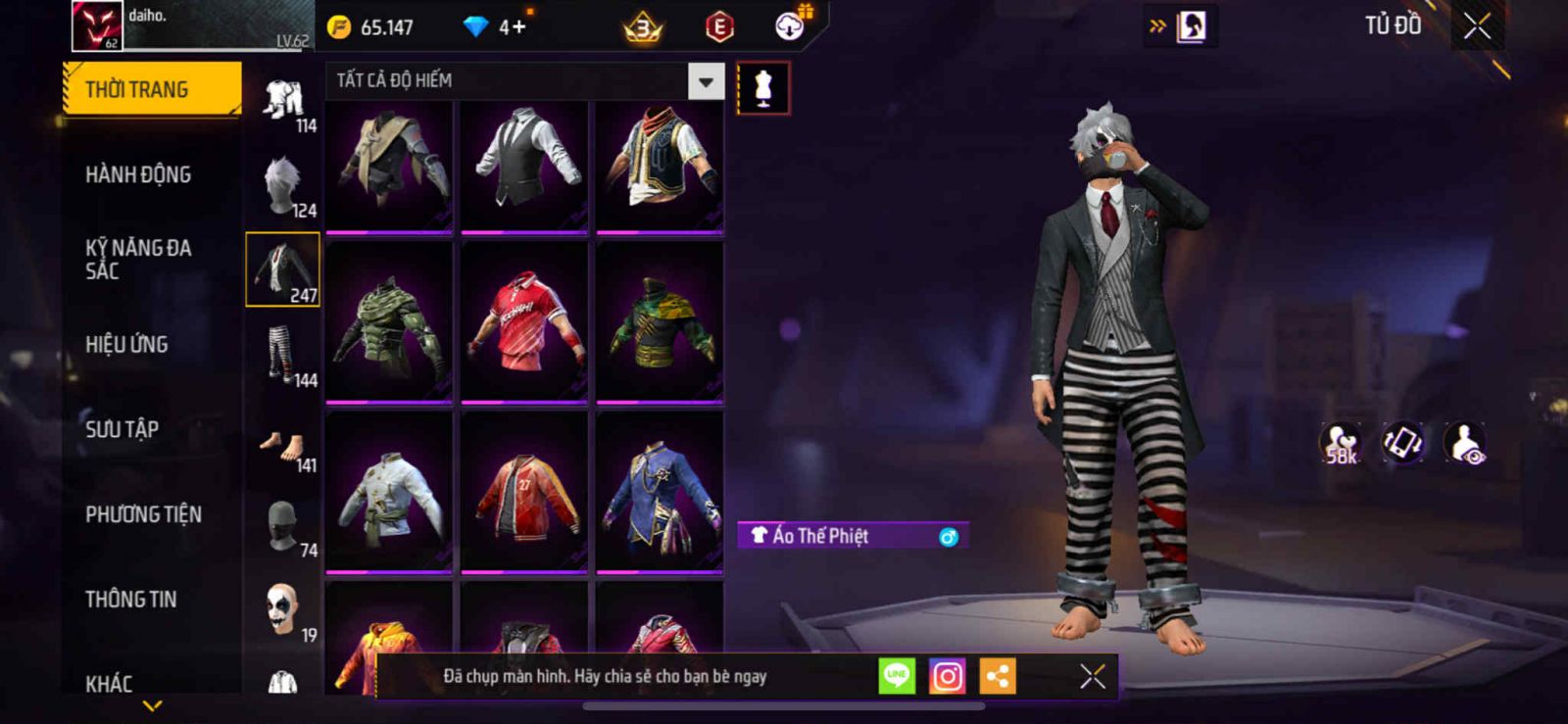
Task: Choose the blue ornate coat
Action: (660, 493)
